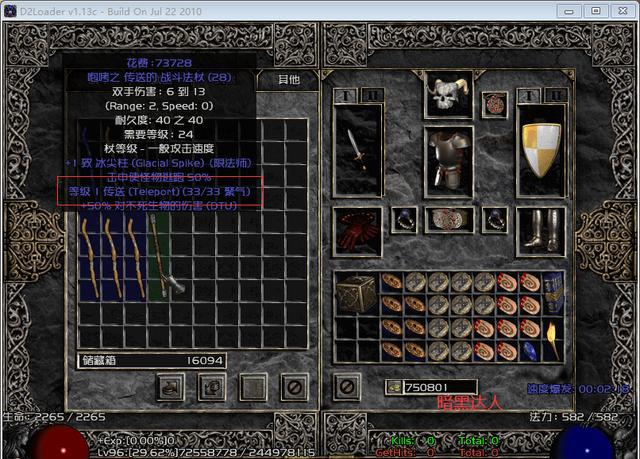Select the equipped amulet
Screen dimensions: 640x459
[x=492, y=103]
